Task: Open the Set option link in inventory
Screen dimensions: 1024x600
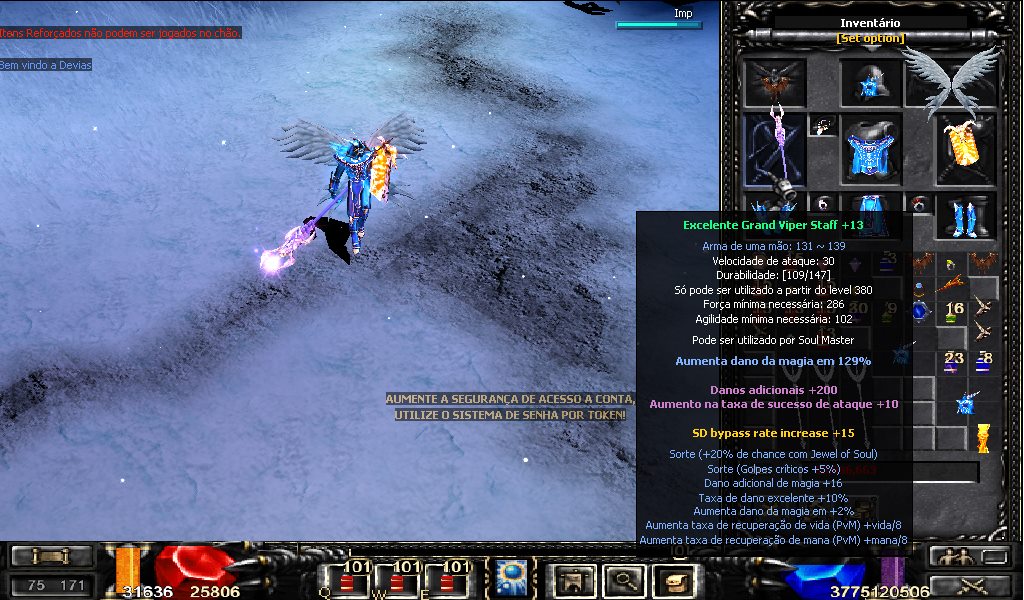Action: point(870,38)
